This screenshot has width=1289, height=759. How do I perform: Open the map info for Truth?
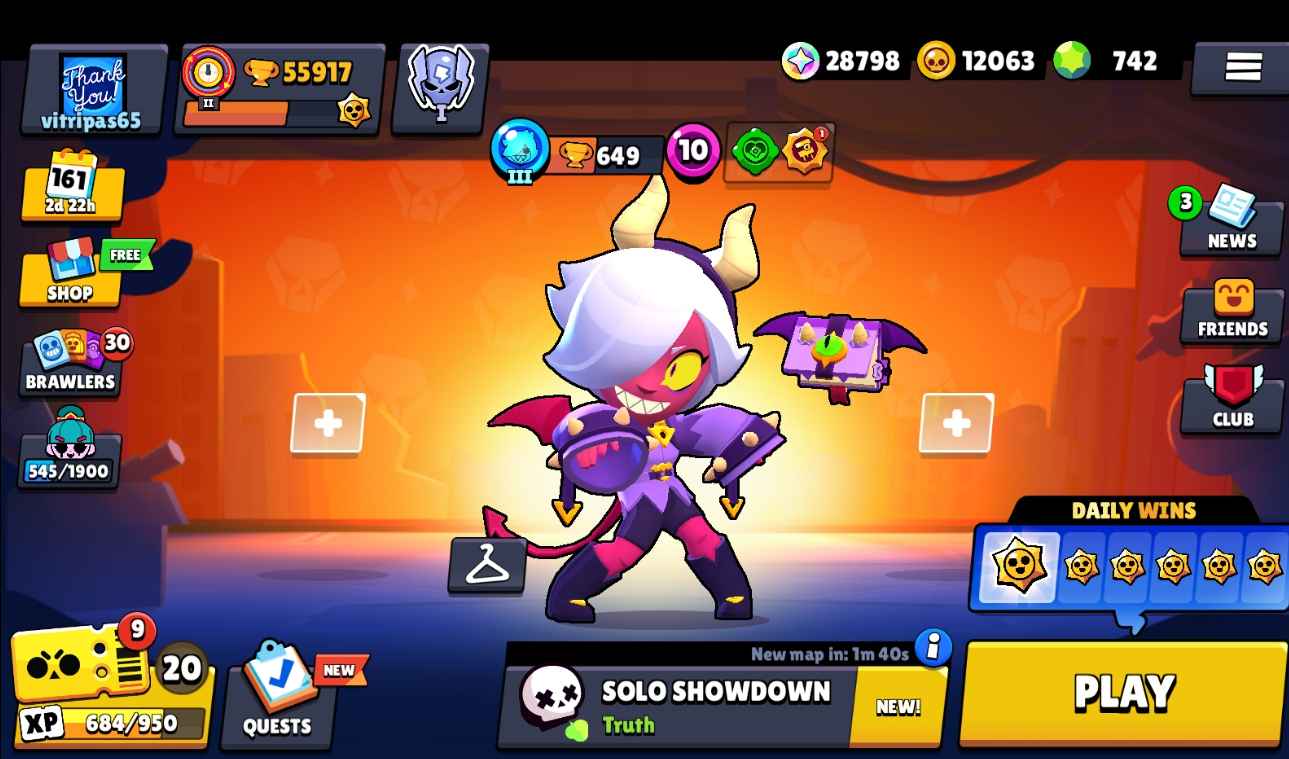coord(935,648)
